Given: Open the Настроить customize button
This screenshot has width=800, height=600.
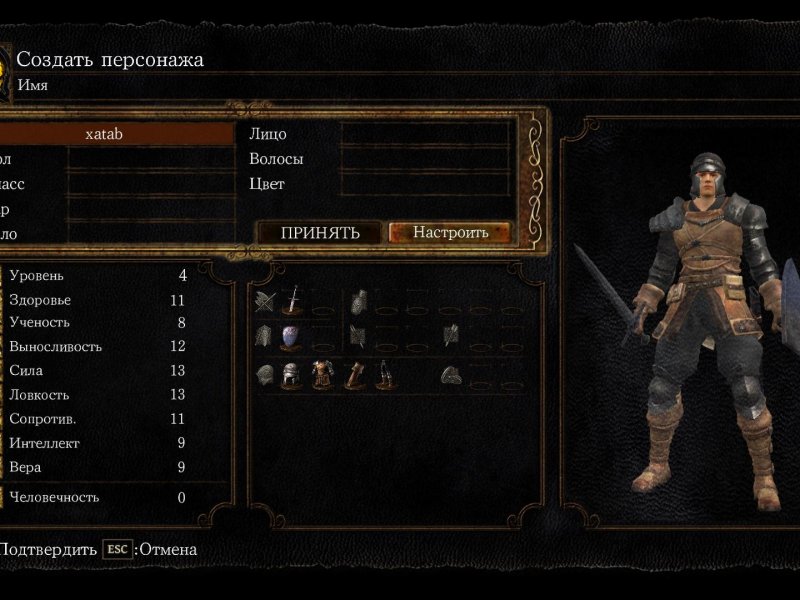Looking at the screenshot, I should [450, 233].
